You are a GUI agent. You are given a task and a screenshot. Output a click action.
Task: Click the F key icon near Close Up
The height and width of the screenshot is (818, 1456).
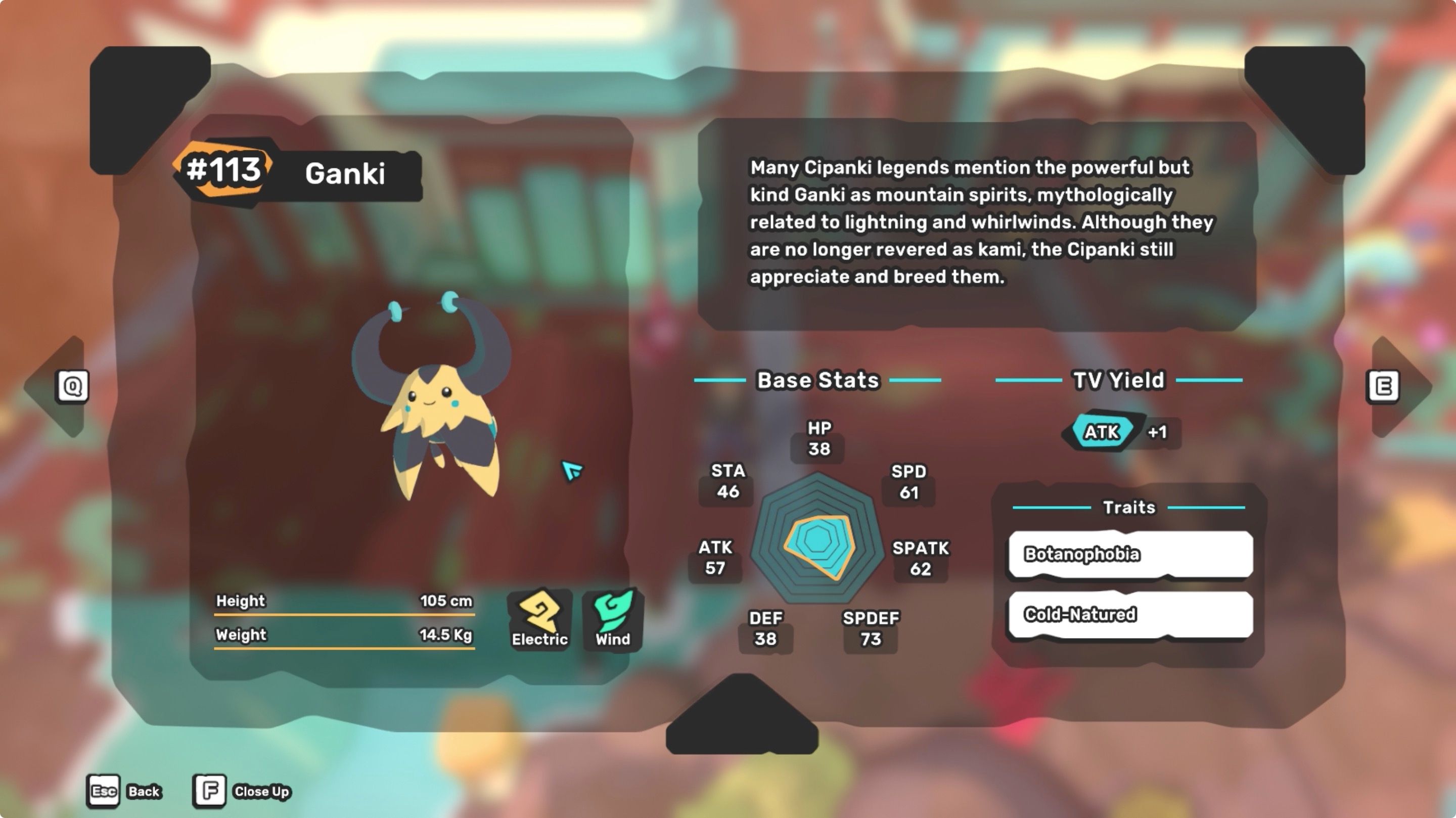tap(209, 791)
